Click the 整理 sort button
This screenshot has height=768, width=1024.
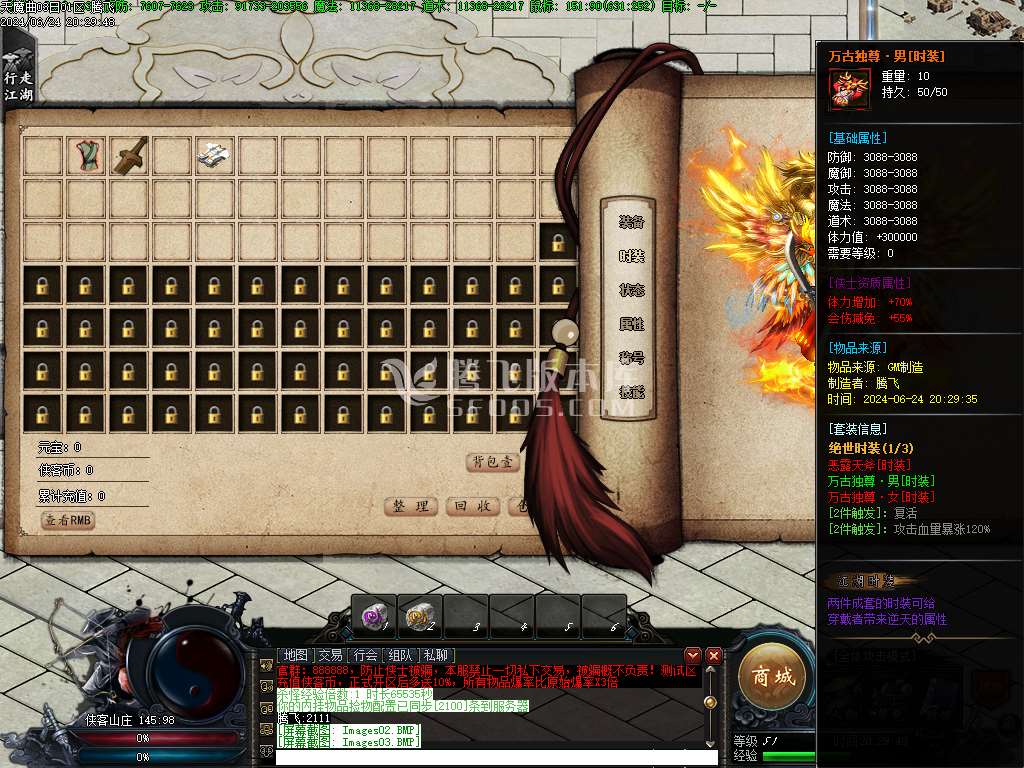pos(411,506)
